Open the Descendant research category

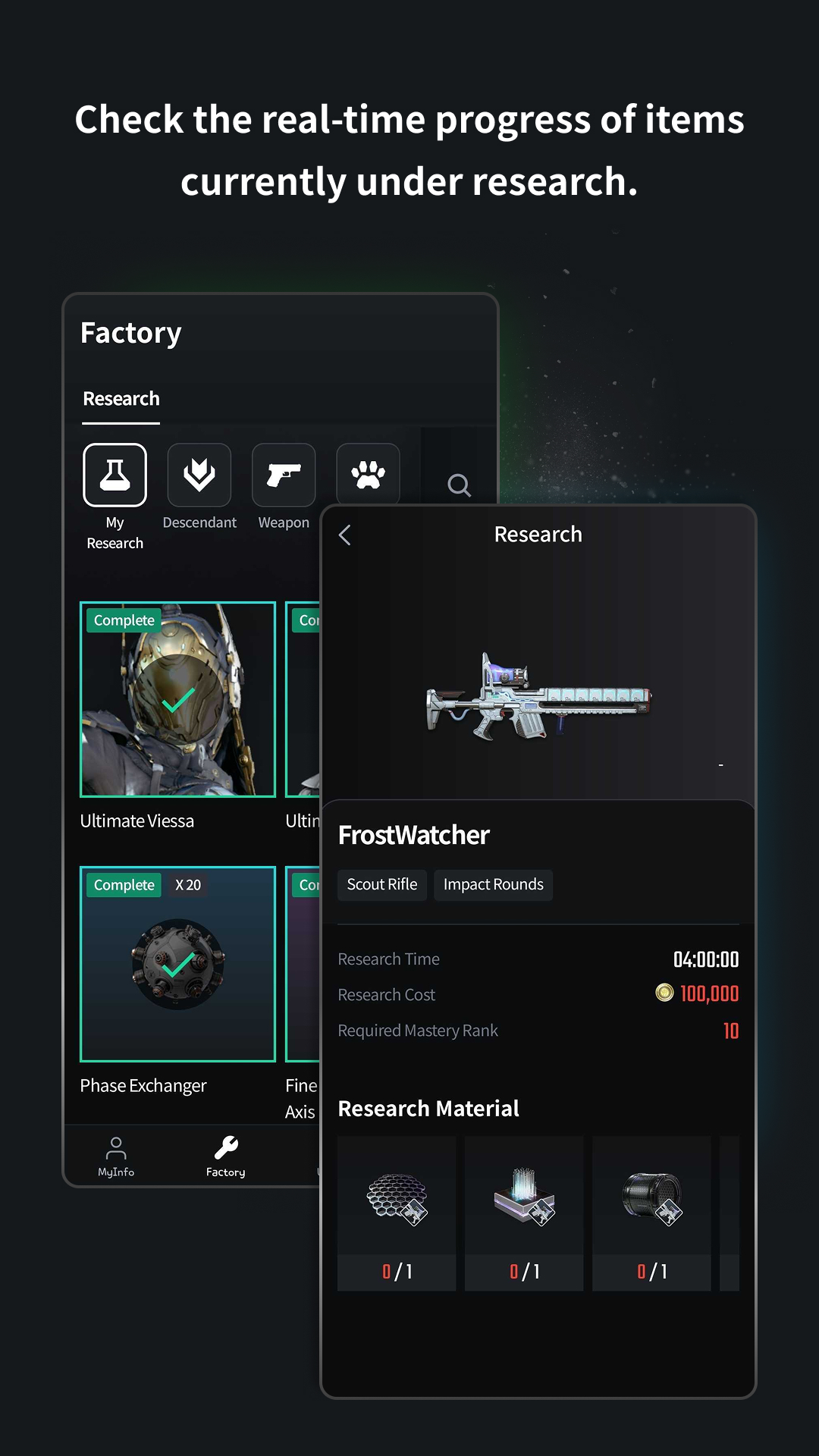[x=199, y=475]
